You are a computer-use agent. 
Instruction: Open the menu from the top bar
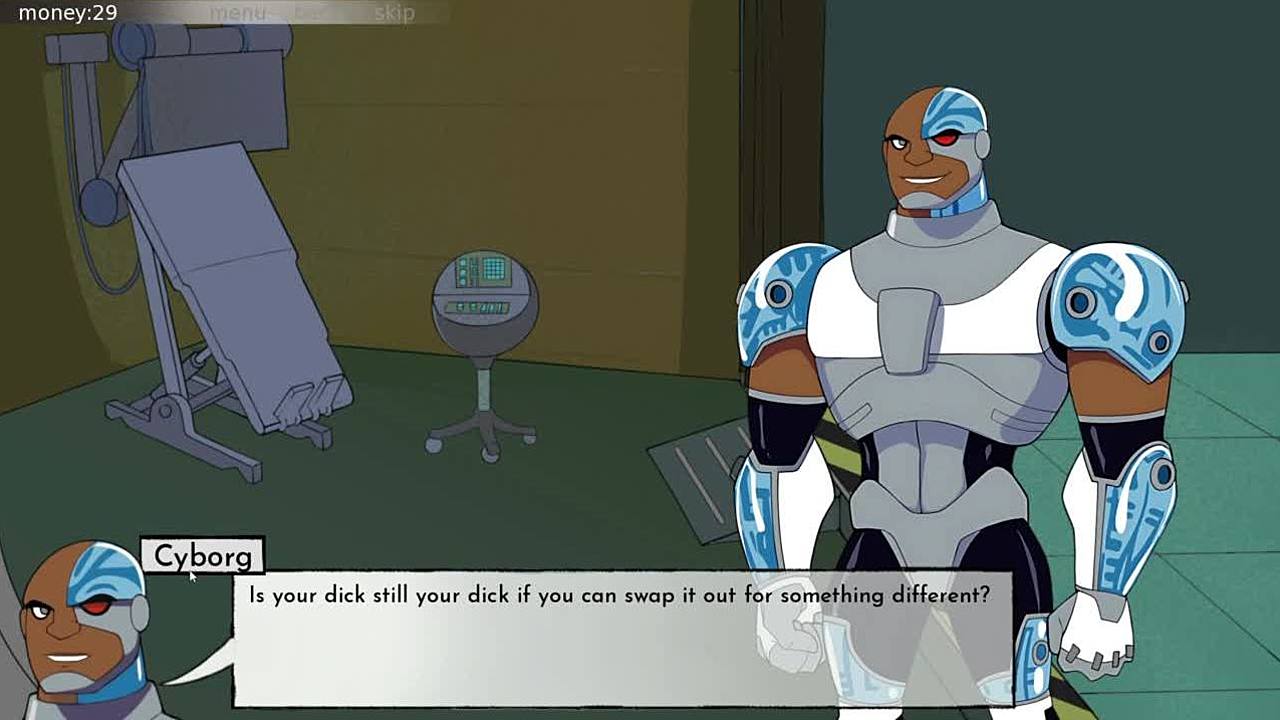point(237,13)
